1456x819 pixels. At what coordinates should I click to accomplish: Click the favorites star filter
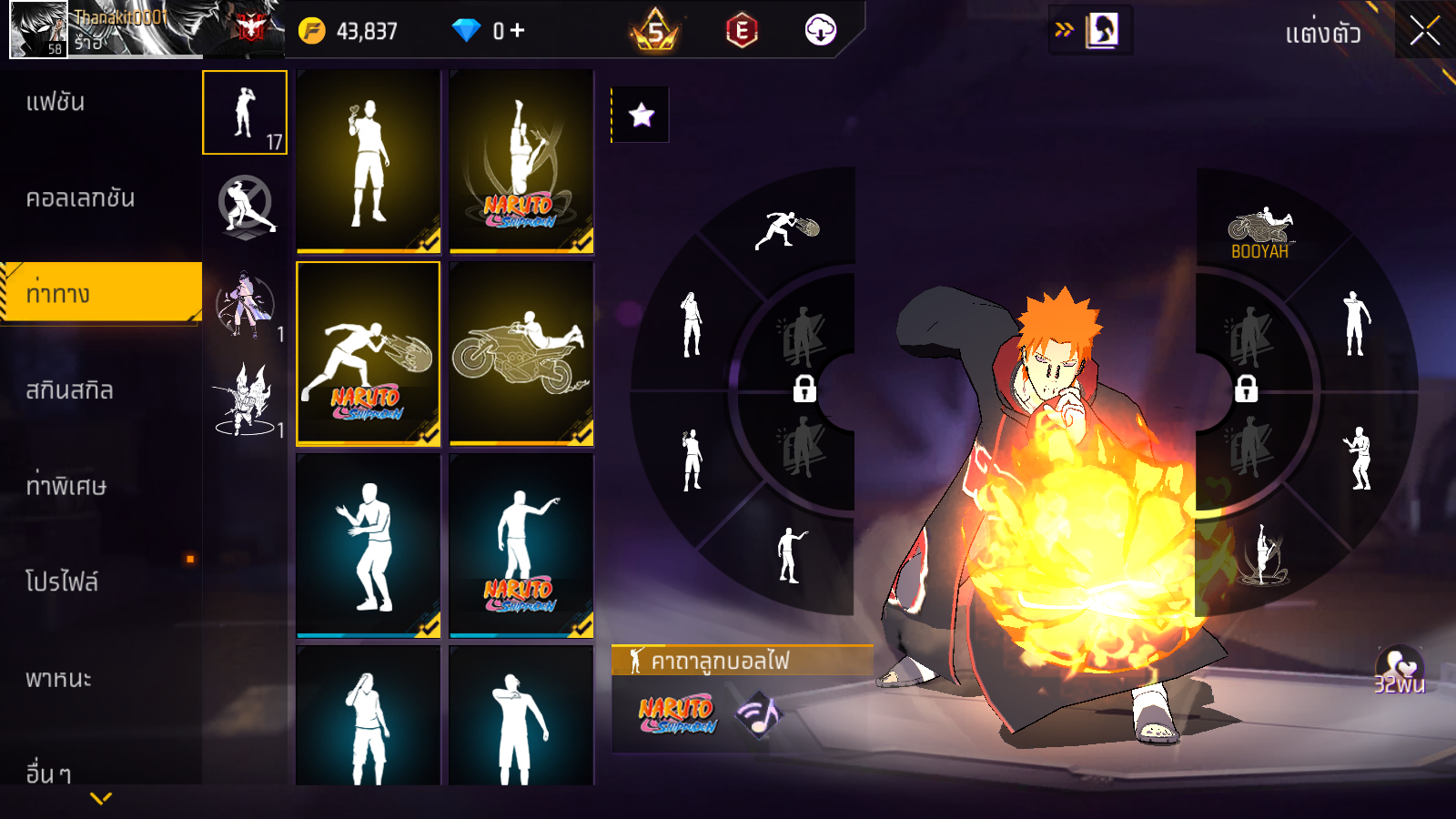click(641, 115)
